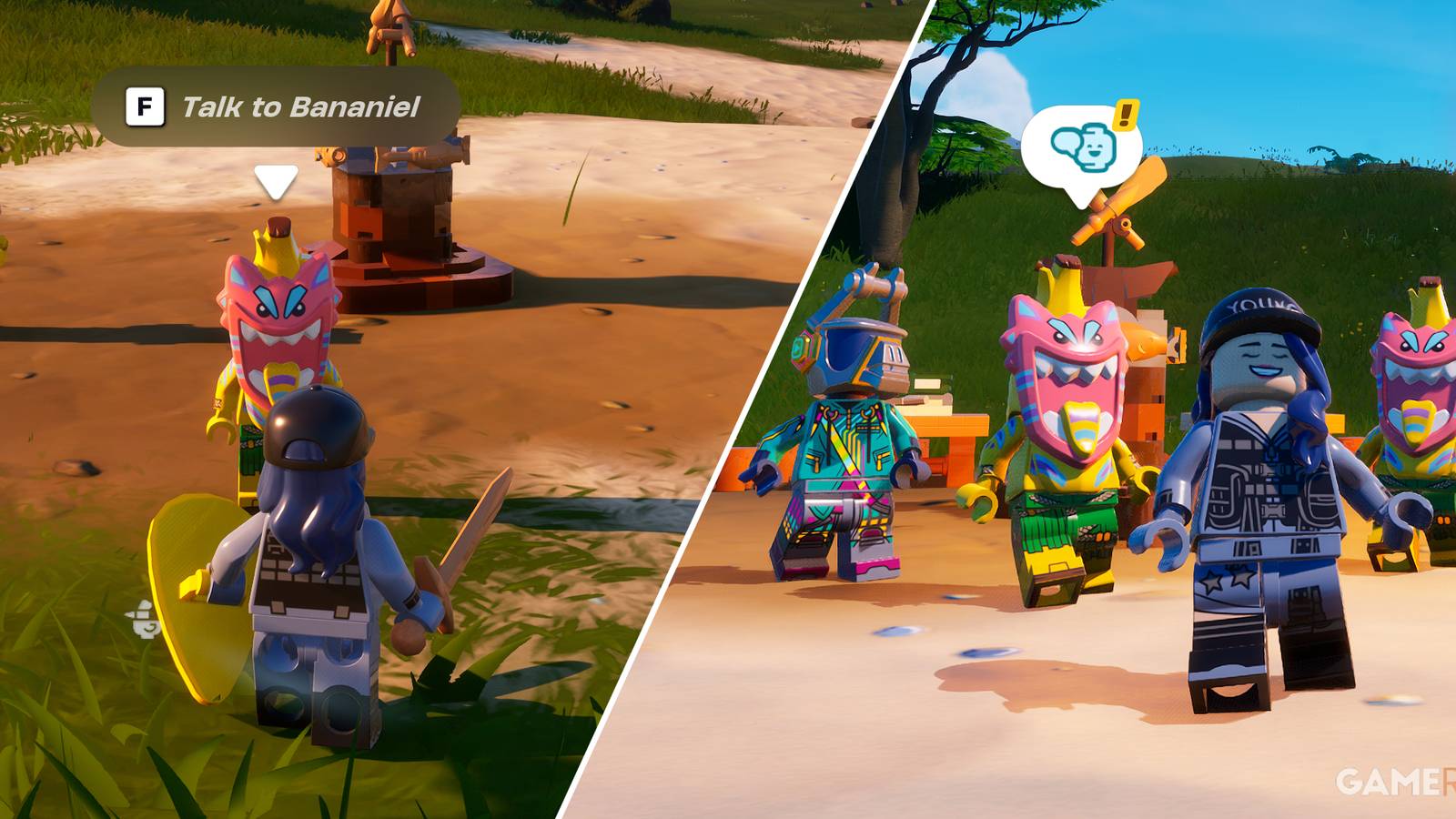Click the black cap on the player character
Viewport: 1456px width, 819px height.
pos(318,423)
